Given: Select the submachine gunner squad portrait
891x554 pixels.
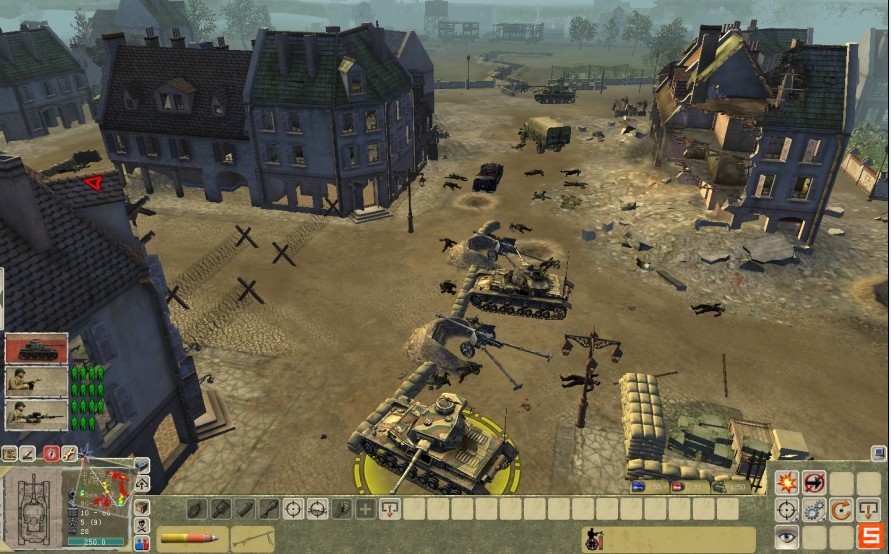Looking at the screenshot, I should (37, 381).
